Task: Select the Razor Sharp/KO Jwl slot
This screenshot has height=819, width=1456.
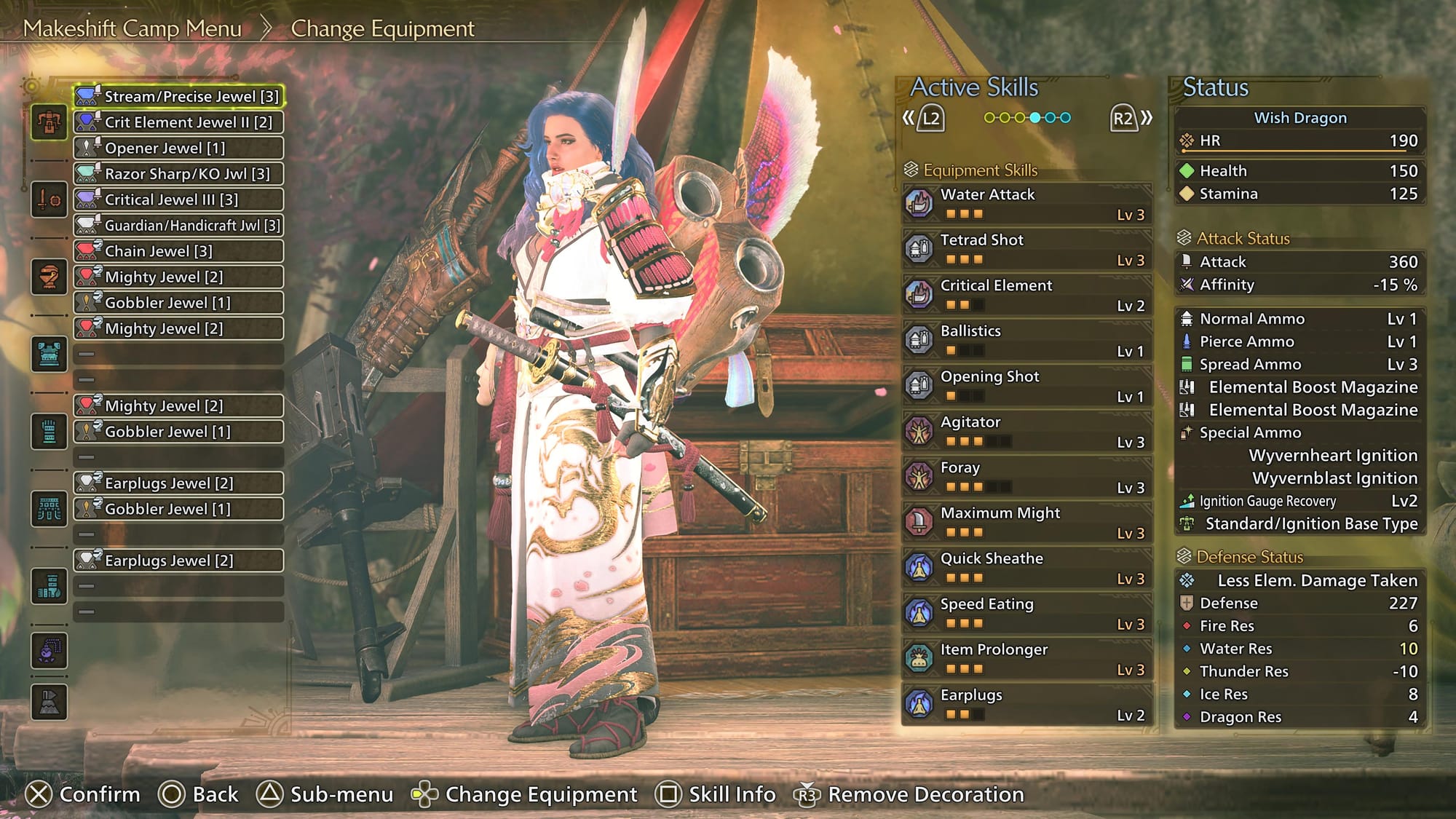Action: tap(178, 174)
